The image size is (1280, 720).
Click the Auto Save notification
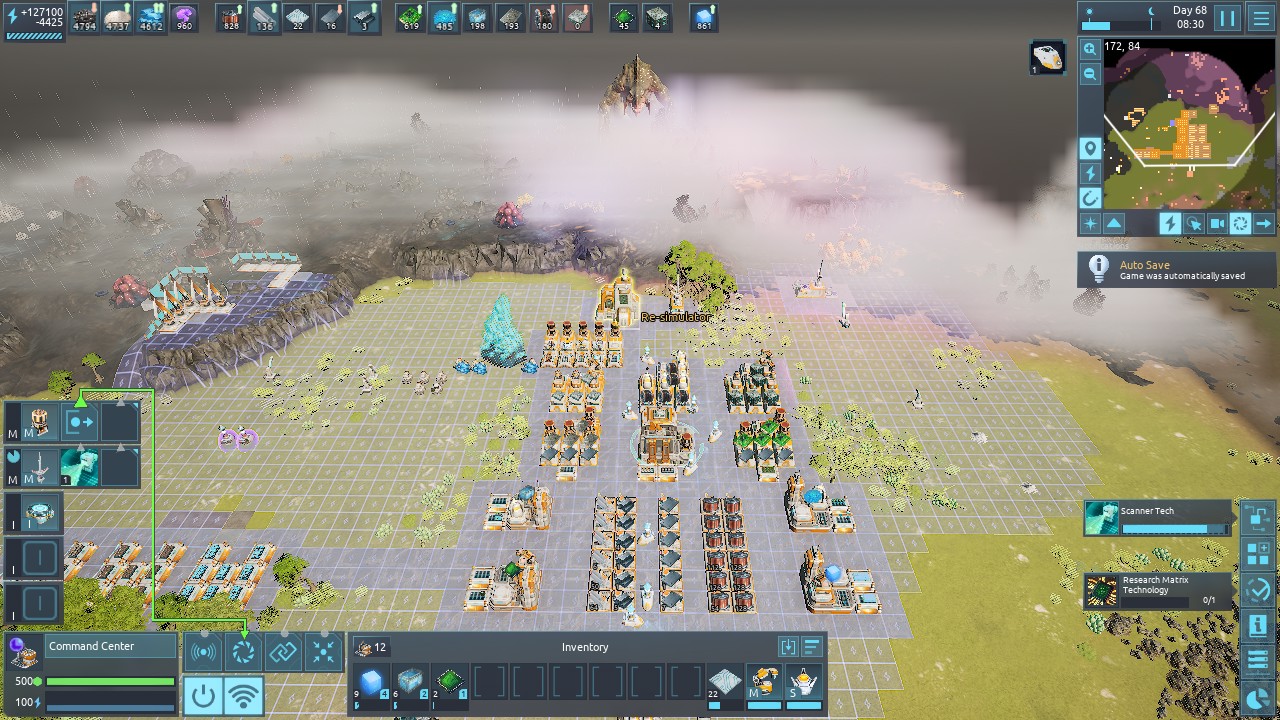click(1176, 270)
